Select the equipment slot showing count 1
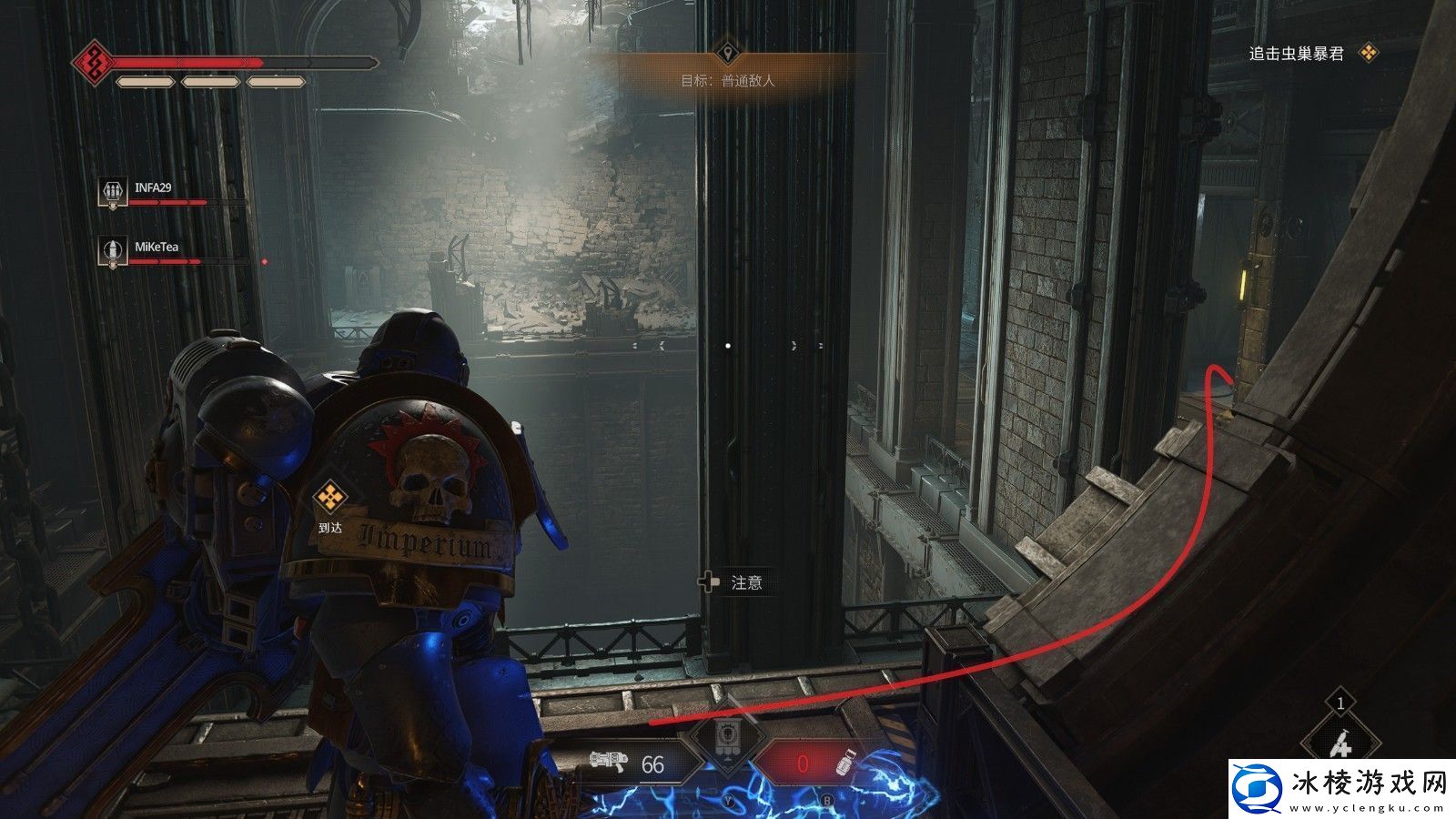1456x819 pixels. (x=1340, y=739)
